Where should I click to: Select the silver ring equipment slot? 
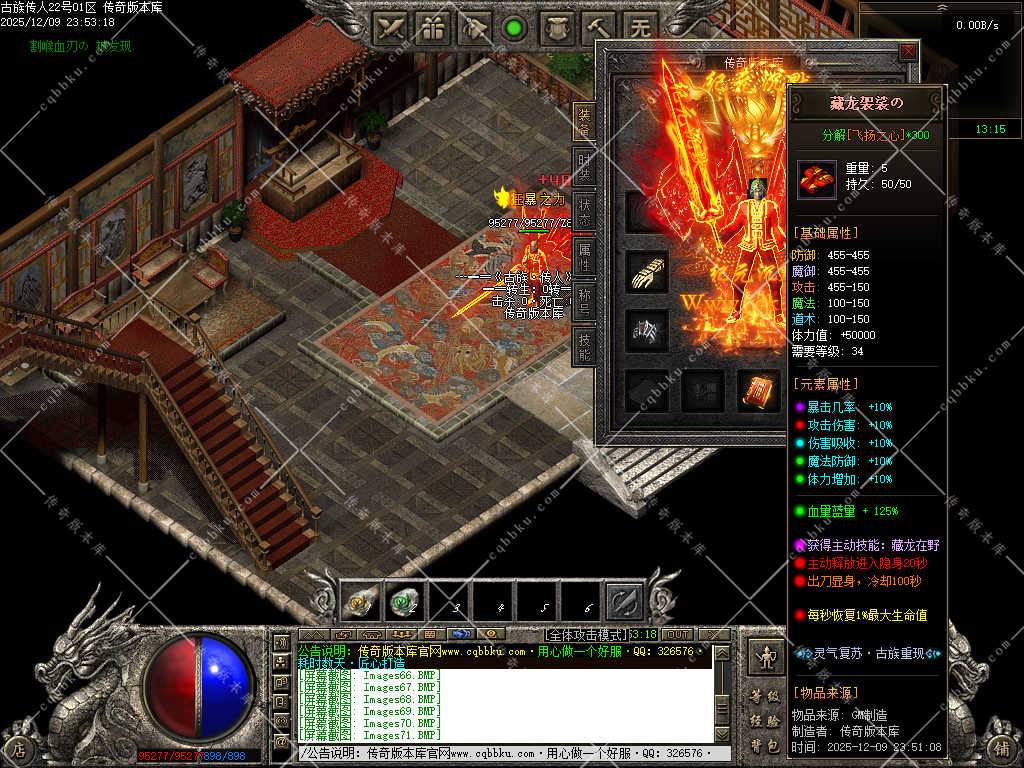click(647, 331)
